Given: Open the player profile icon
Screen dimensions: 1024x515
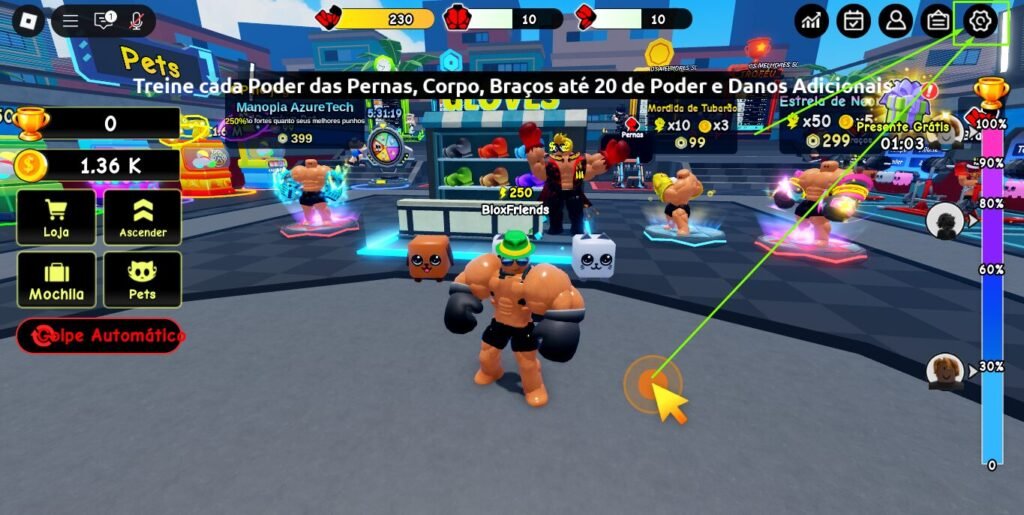Looking at the screenshot, I should tap(895, 20).
